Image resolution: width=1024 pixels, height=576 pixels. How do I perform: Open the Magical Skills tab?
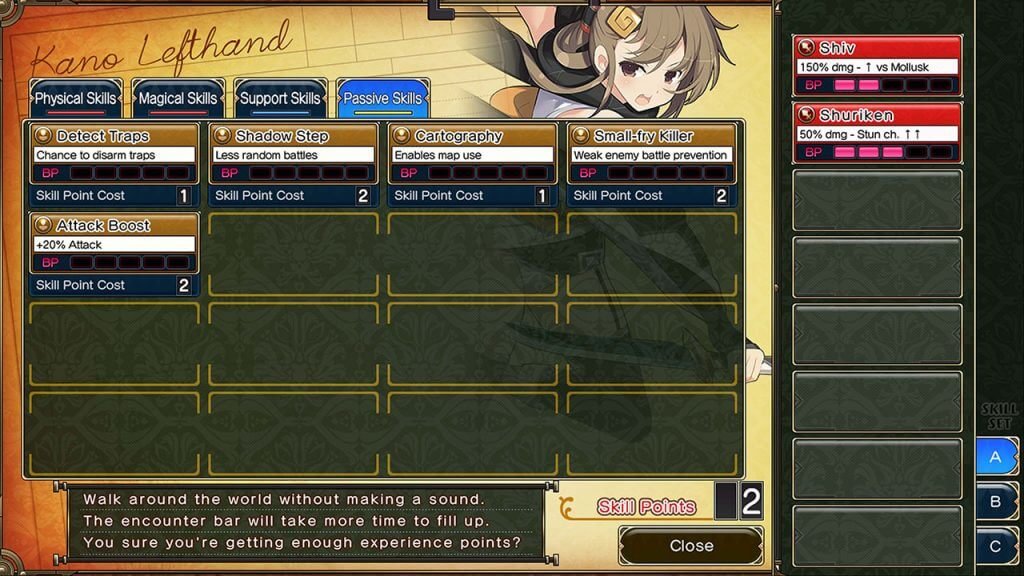(178, 99)
